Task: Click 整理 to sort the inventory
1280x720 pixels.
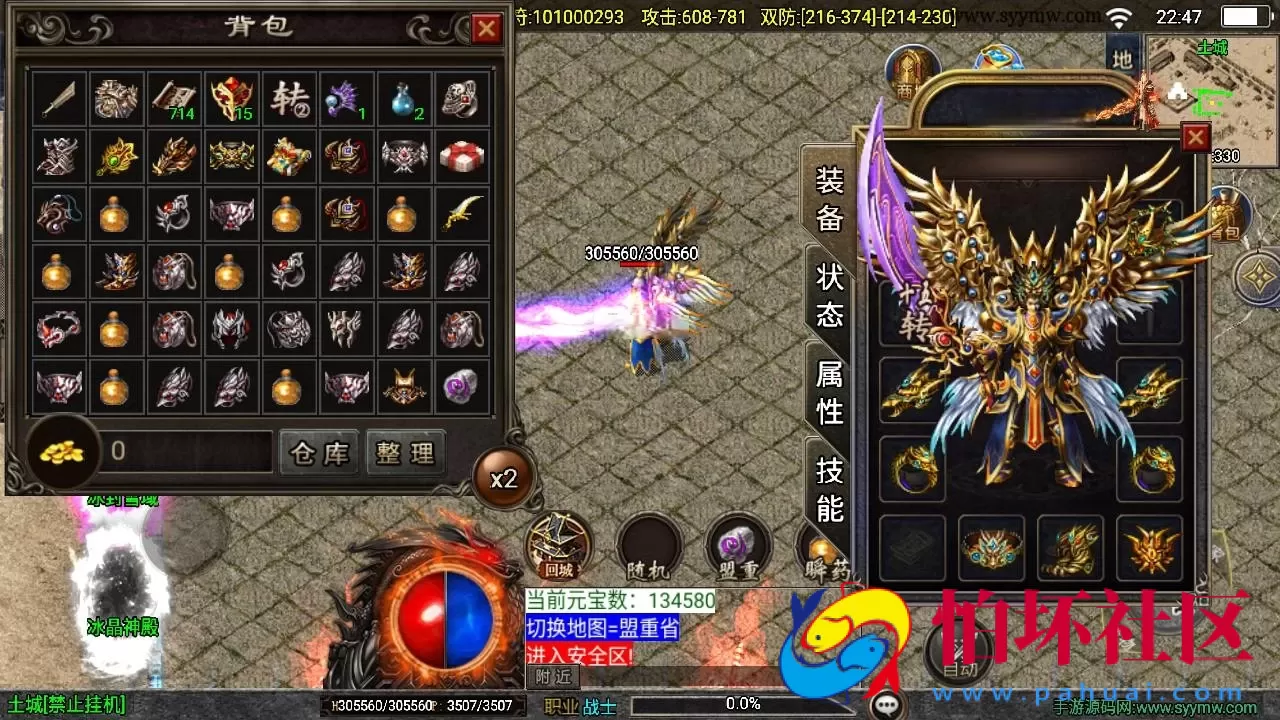Action: click(405, 452)
